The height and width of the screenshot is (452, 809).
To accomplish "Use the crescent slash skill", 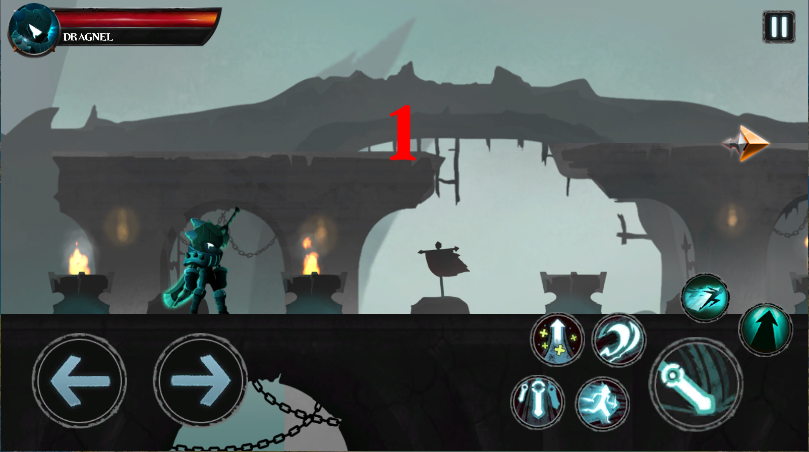I will pyautogui.click(x=618, y=339).
